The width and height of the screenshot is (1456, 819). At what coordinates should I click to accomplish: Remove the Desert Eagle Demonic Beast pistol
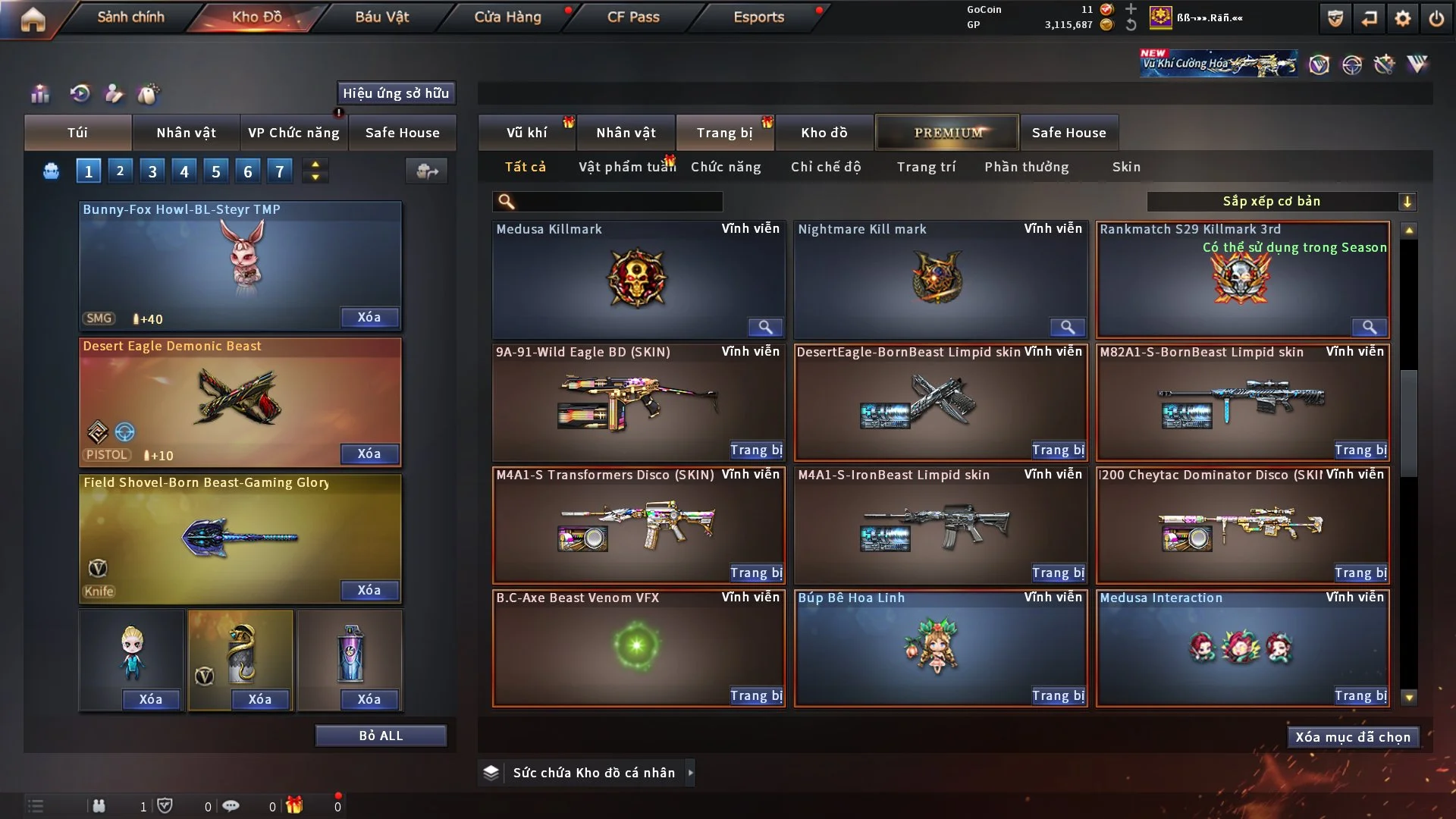369,454
